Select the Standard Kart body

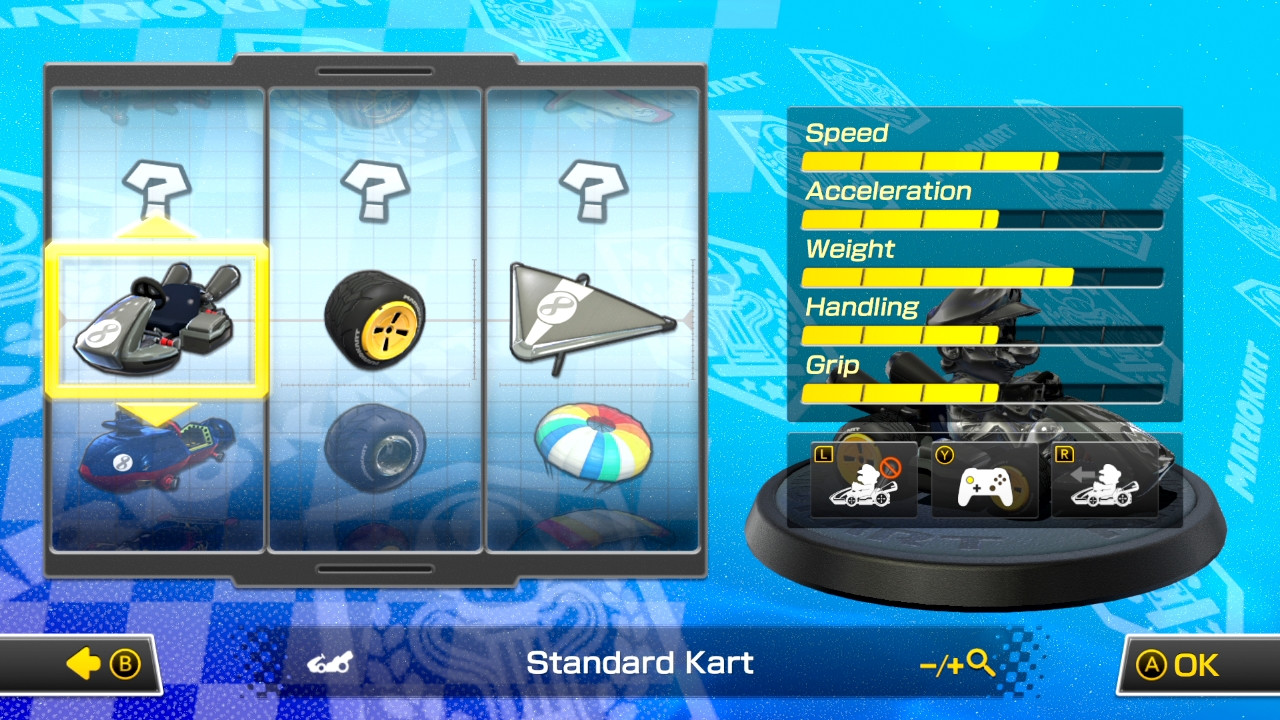156,320
